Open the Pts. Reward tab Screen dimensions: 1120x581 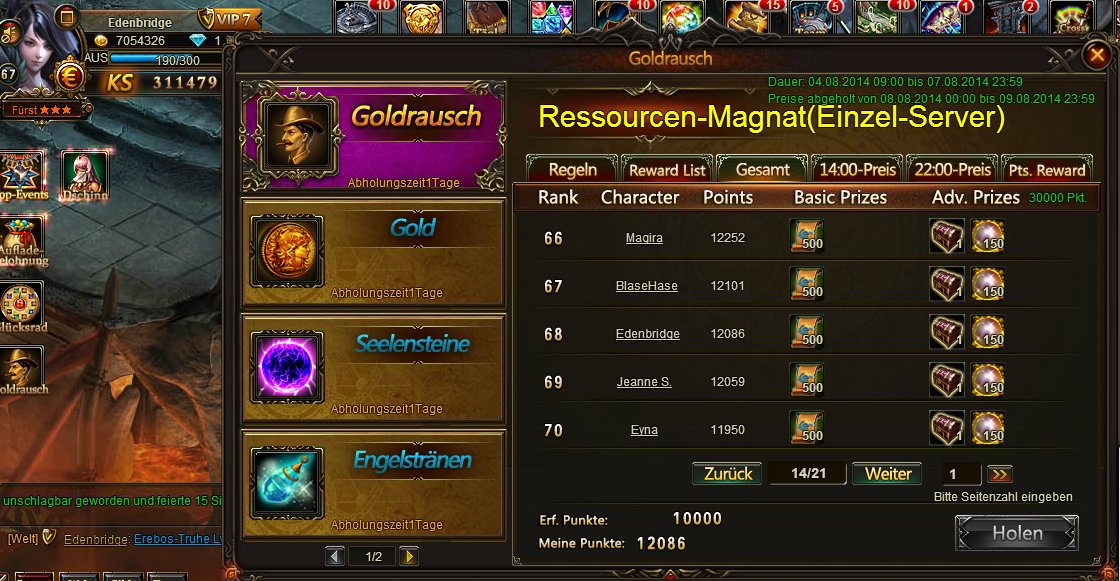[x=1046, y=169]
